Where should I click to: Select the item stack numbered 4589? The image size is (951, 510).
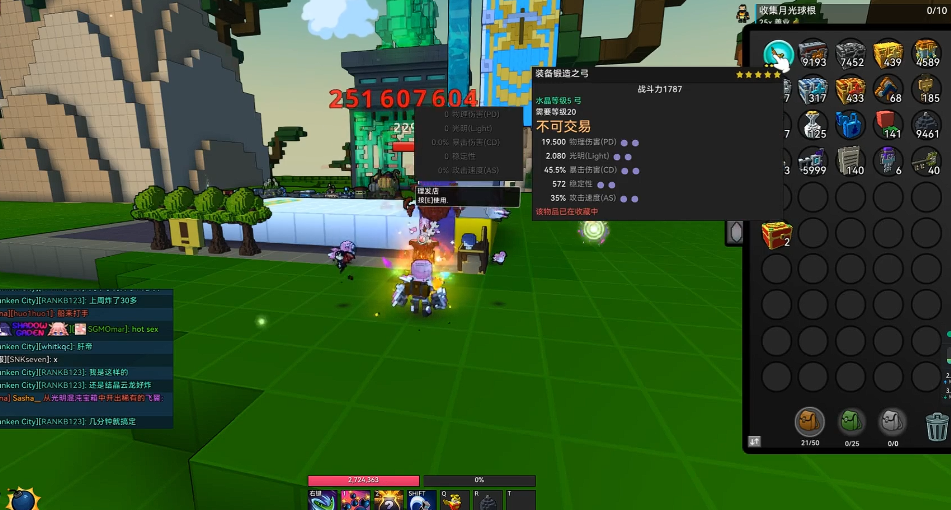coord(926,55)
